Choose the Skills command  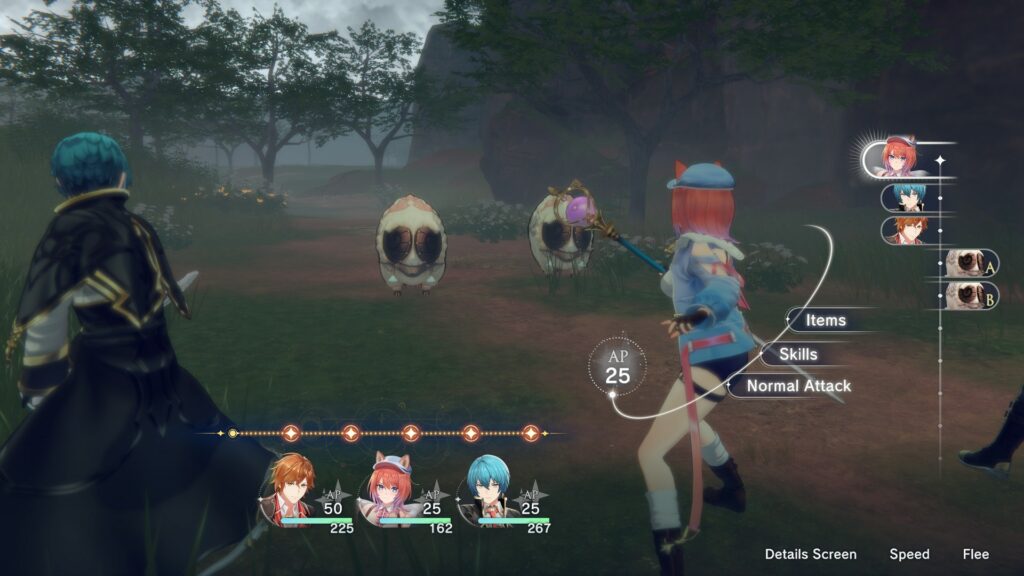point(796,354)
